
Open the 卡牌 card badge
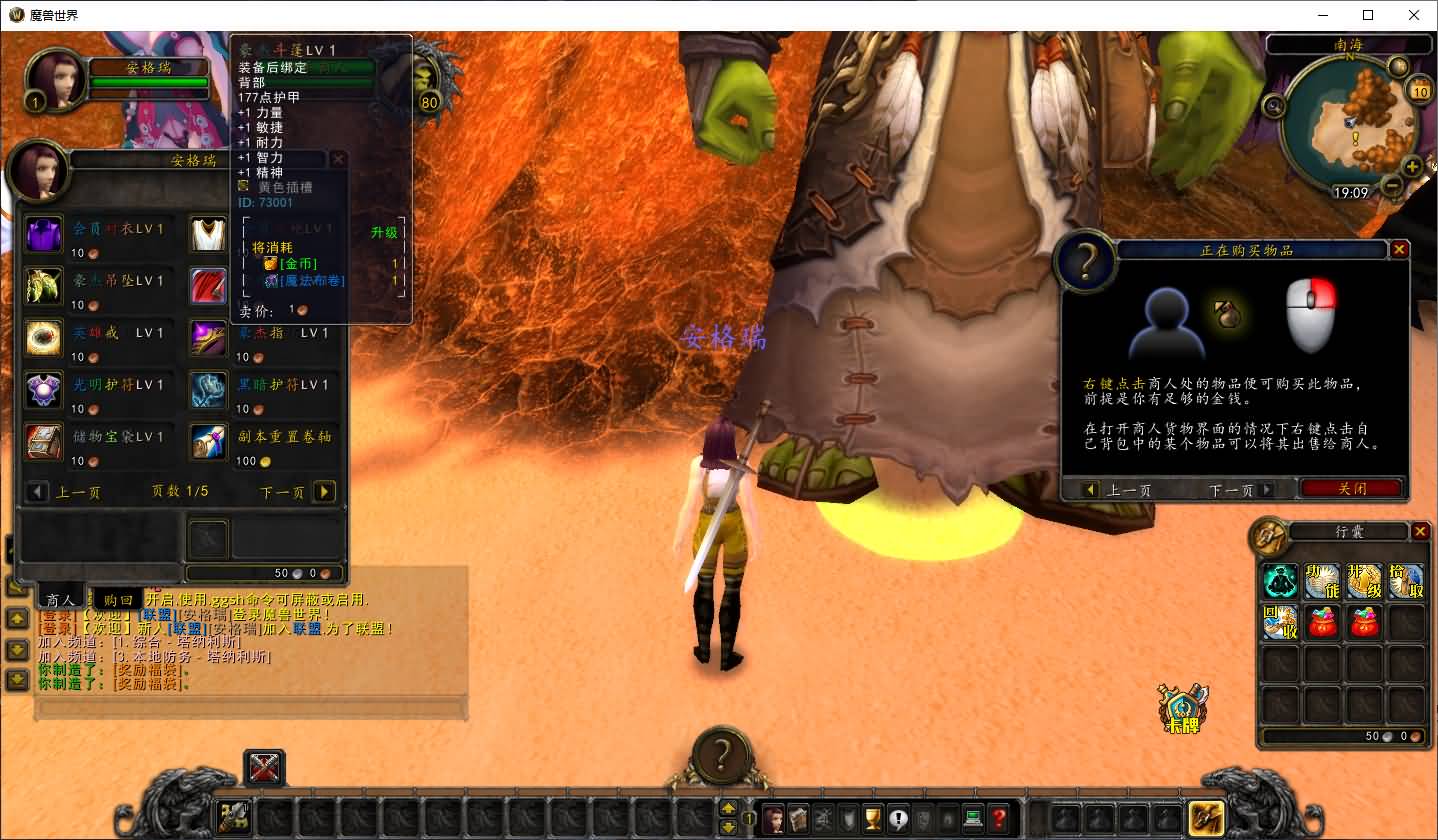pyautogui.click(x=1183, y=708)
